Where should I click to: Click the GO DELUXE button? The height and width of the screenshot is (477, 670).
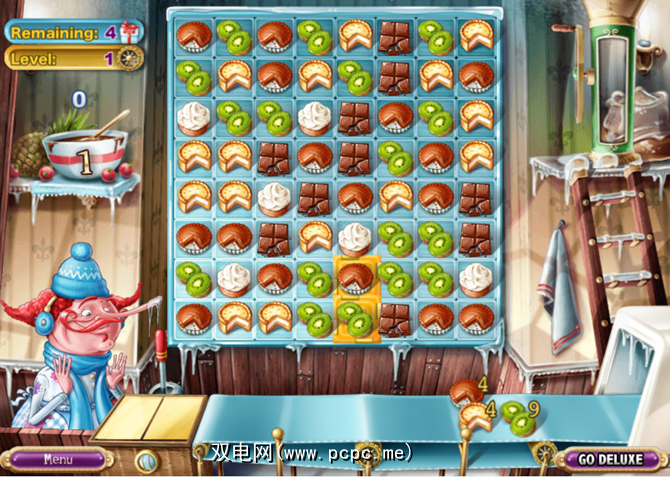coord(611,460)
